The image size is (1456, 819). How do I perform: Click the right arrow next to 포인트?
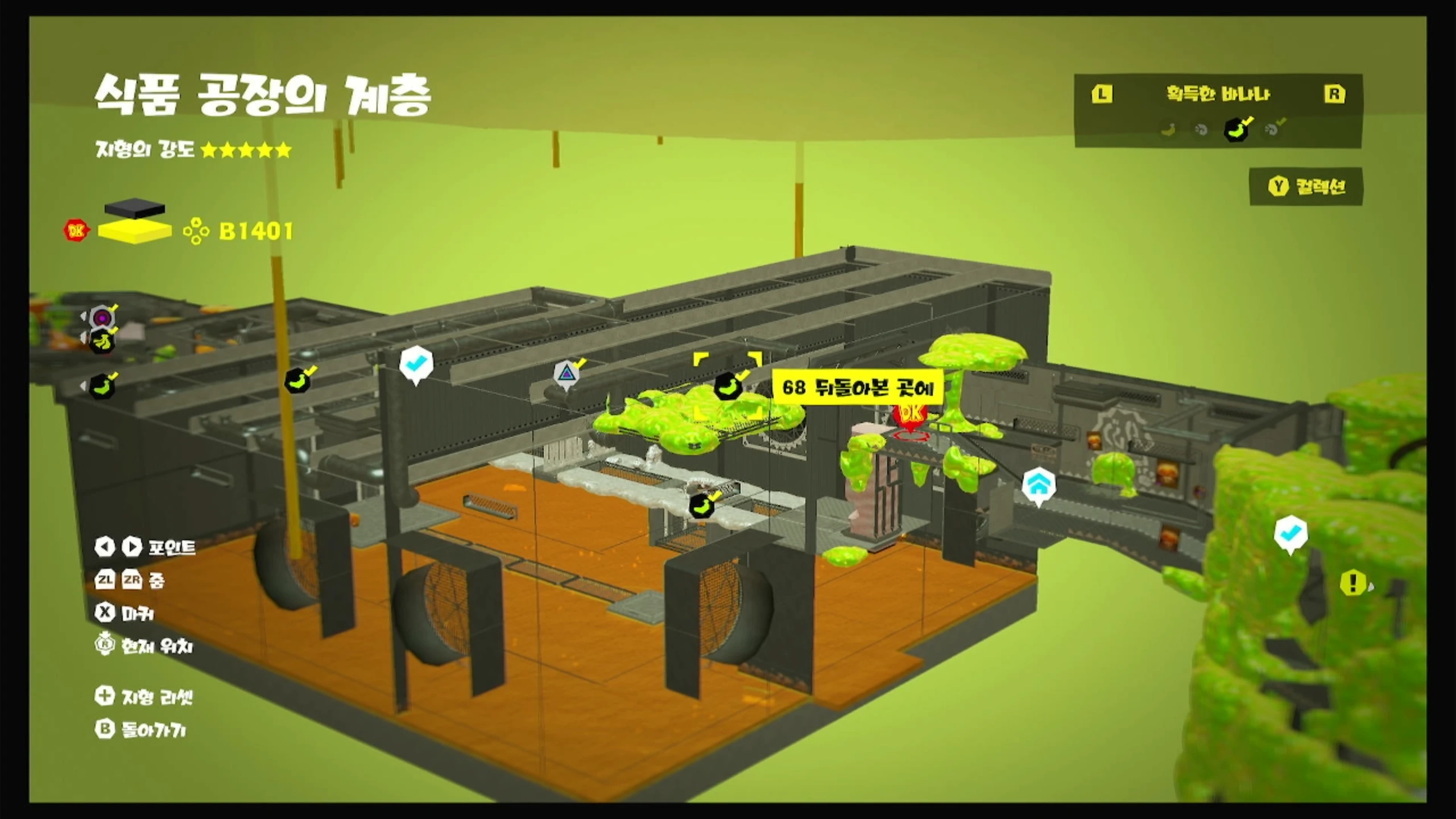[x=132, y=547]
